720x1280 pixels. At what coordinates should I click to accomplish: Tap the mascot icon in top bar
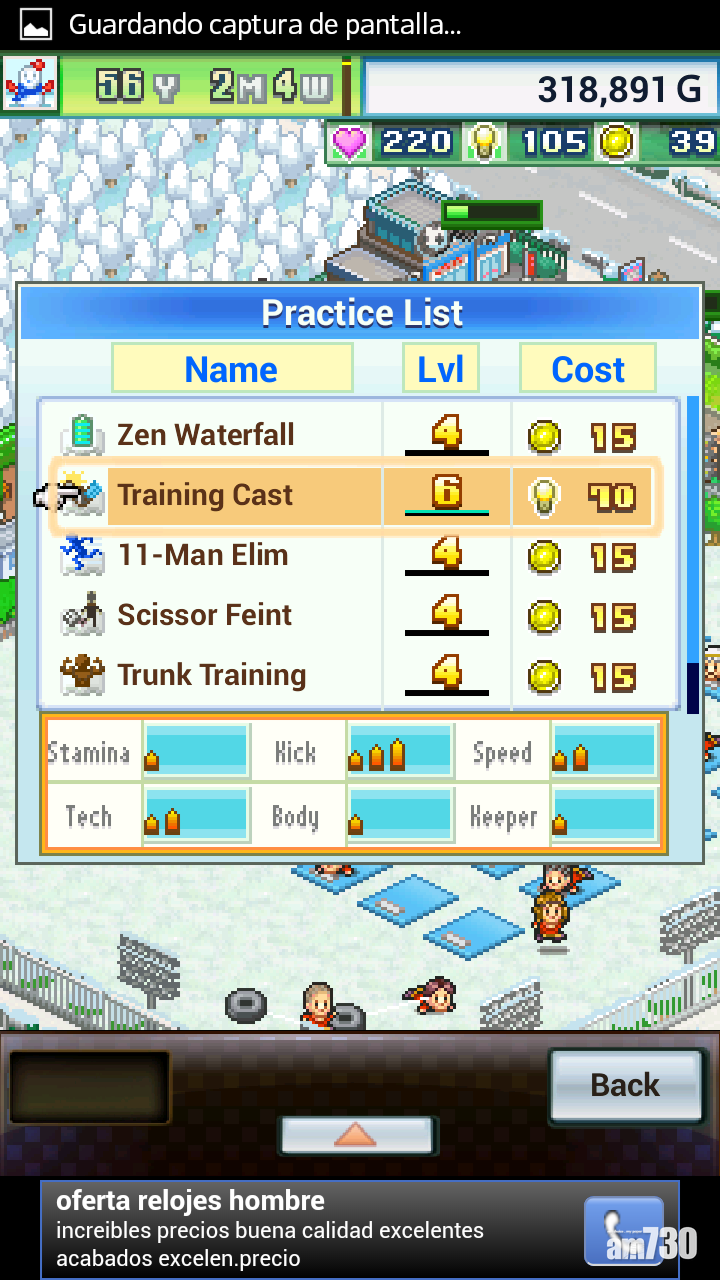point(30,86)
